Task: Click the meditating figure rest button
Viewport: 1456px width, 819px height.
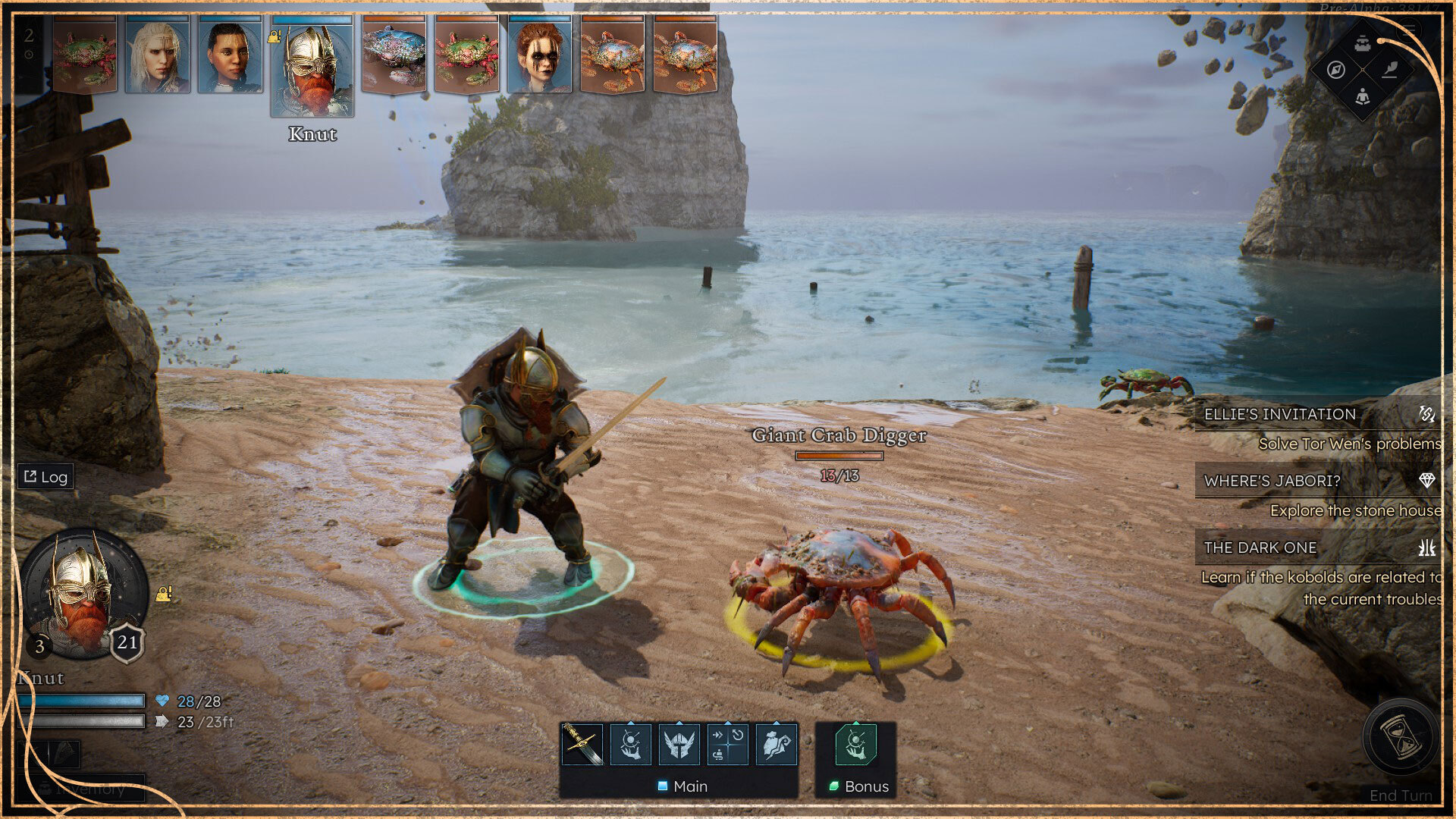Action: coord(1363,97)
